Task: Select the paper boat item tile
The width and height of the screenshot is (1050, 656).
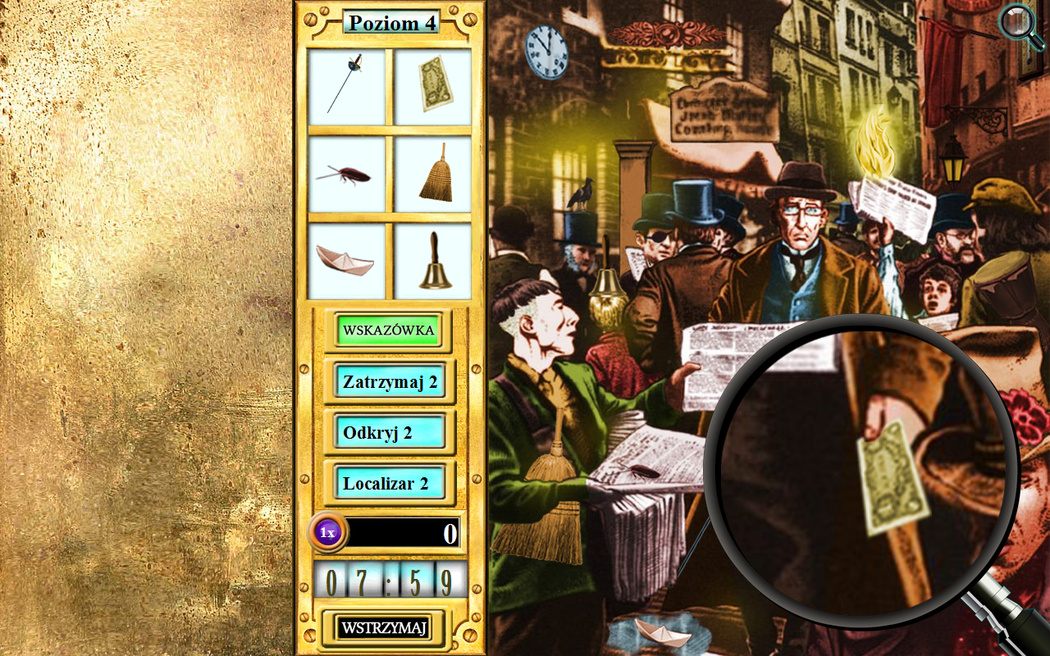Action: (x=347, y=261)
